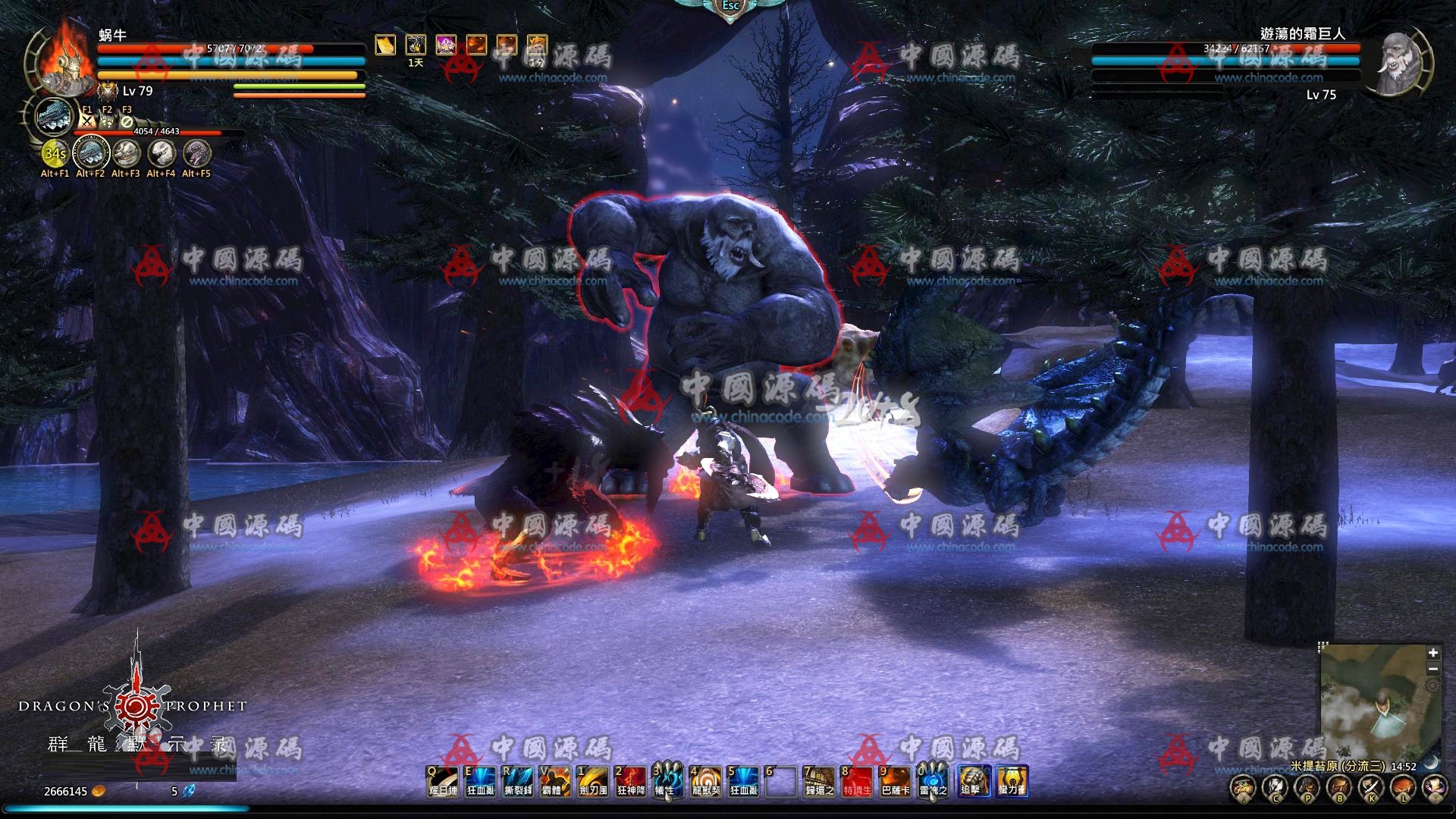Viewport: 1456px width, 819px height.
Task: Activate the 耀日連 skill
Action: pyautogui.click(x=443, y=781)
